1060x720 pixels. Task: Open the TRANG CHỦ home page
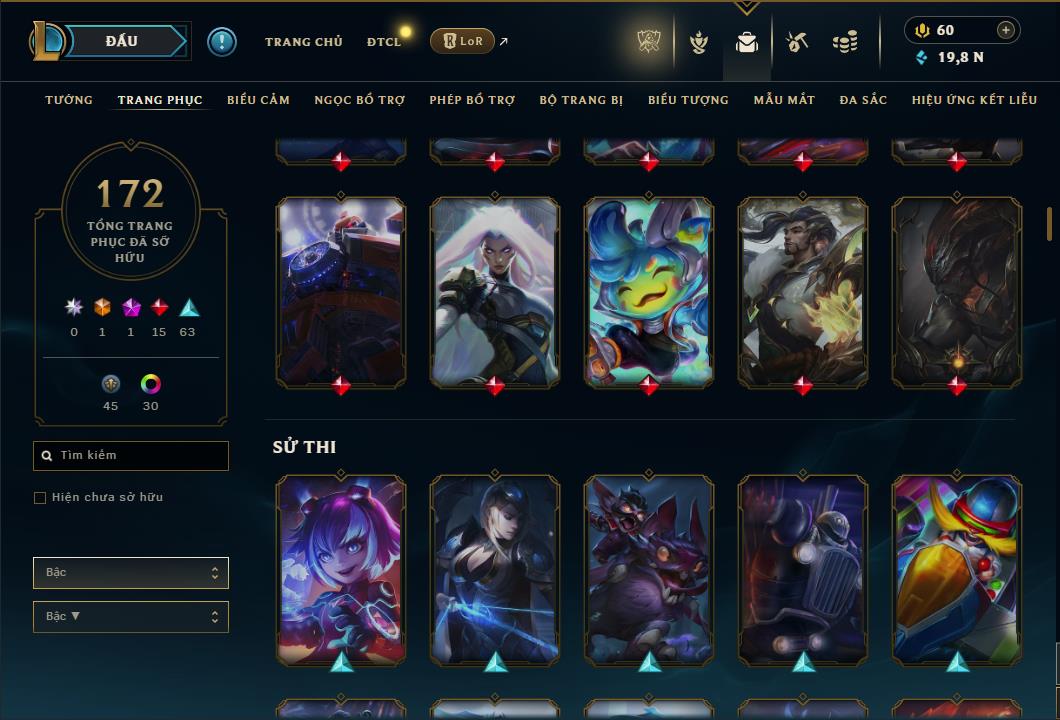[303, 42]
